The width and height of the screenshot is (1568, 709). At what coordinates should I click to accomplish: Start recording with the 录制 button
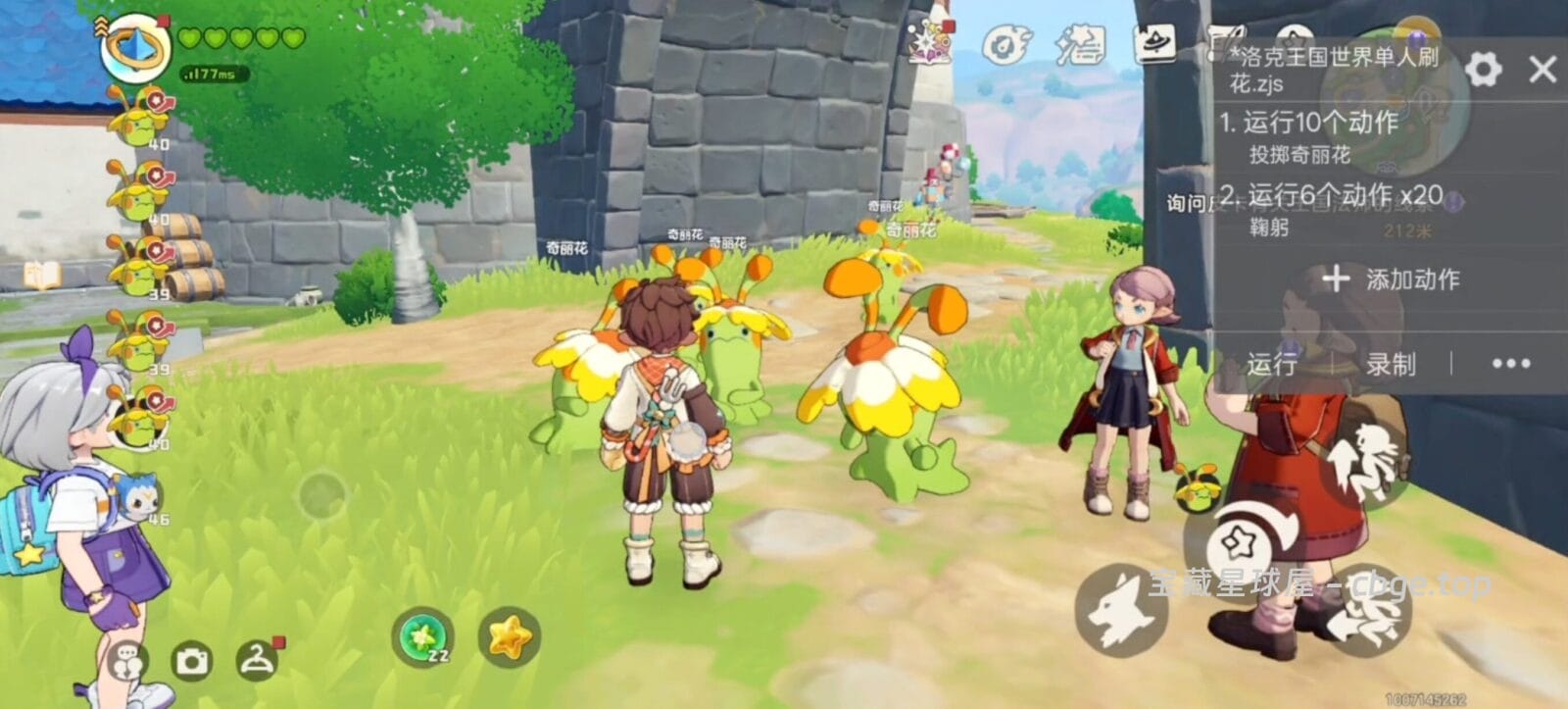1391,364
